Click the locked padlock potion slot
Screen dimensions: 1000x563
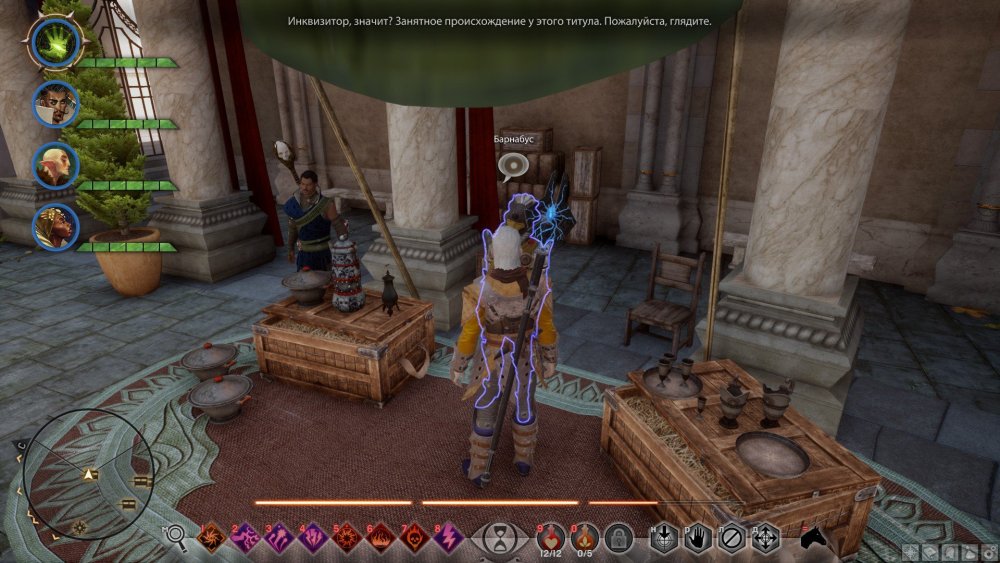point(619,538)
